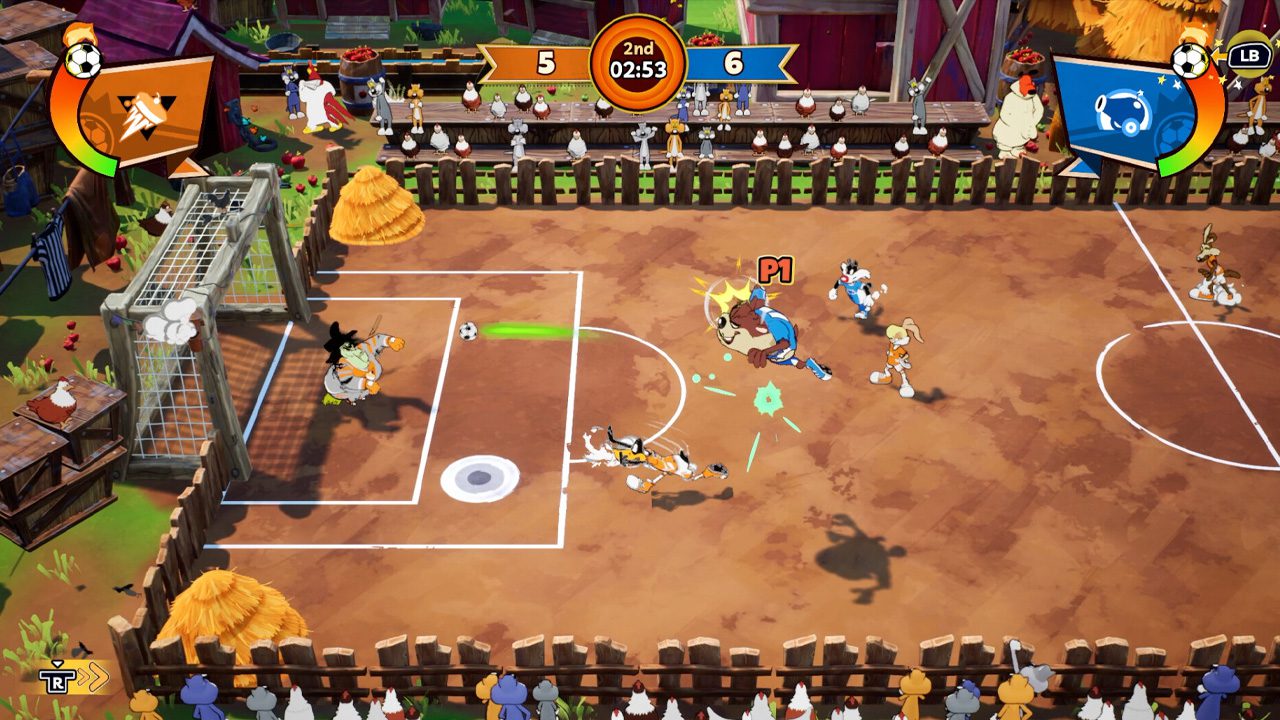Click the soccer ball icon above the blue meter
This screenshot has height=720, width=1280.
coord(1190,61)
